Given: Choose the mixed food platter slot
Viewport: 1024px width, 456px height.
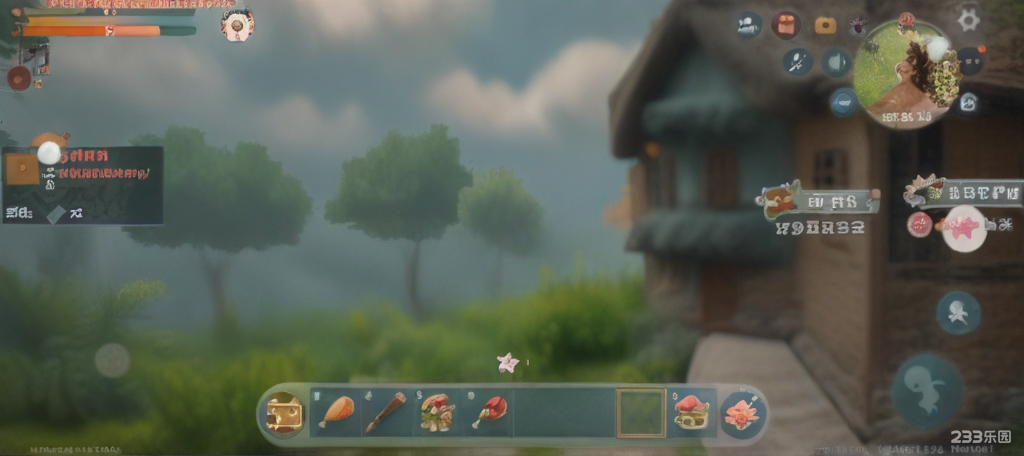Looking at the screenshot, I should 437,412.
